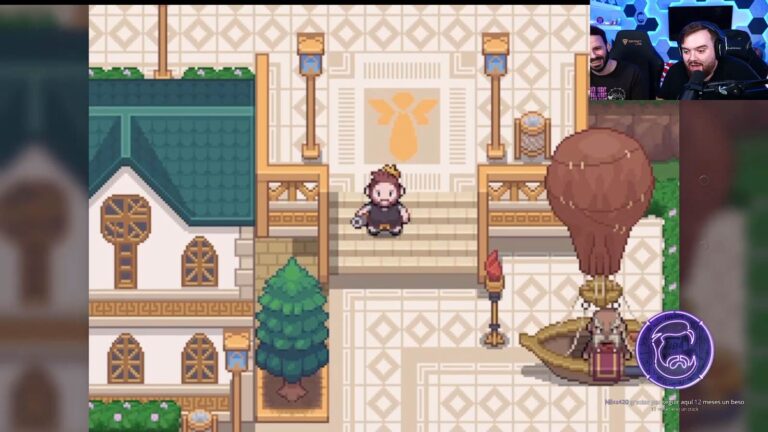The width and height of the screenshot is (768, 432).
Task: Click the streamer webcam feed
Action: tap(678, 50)
